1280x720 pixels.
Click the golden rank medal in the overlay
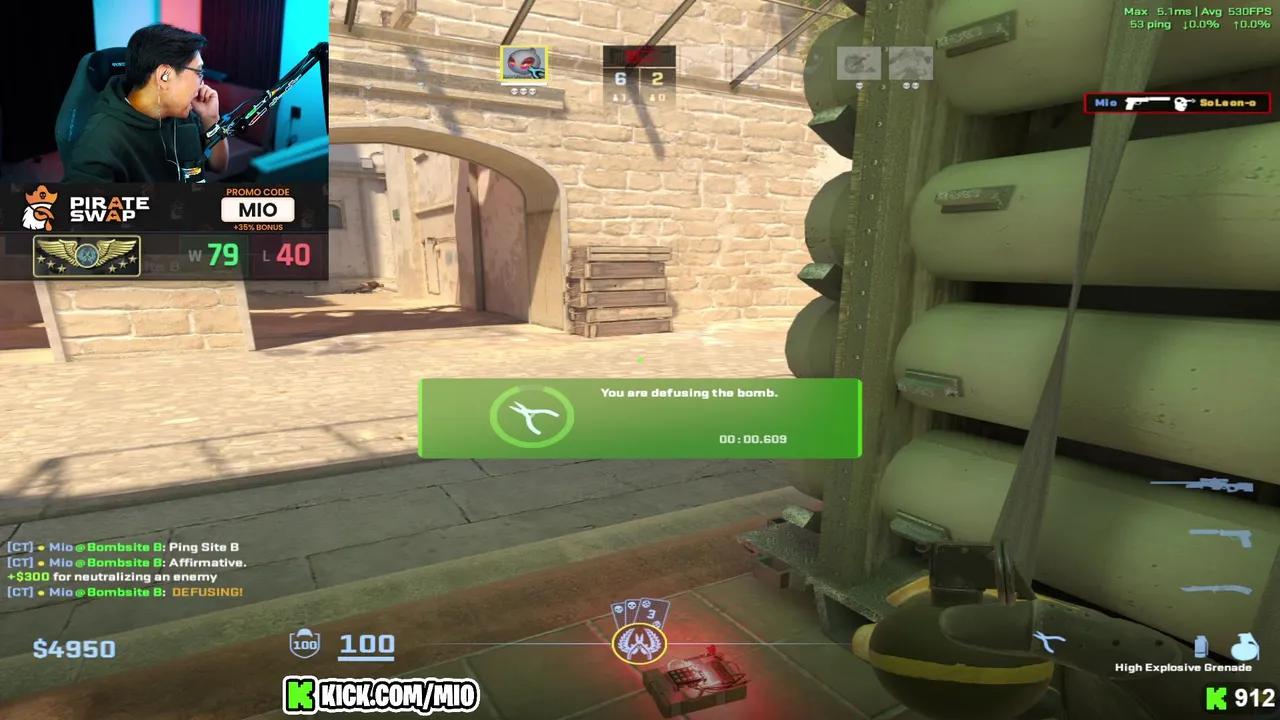pyautogui.click(x=88, y=257)
